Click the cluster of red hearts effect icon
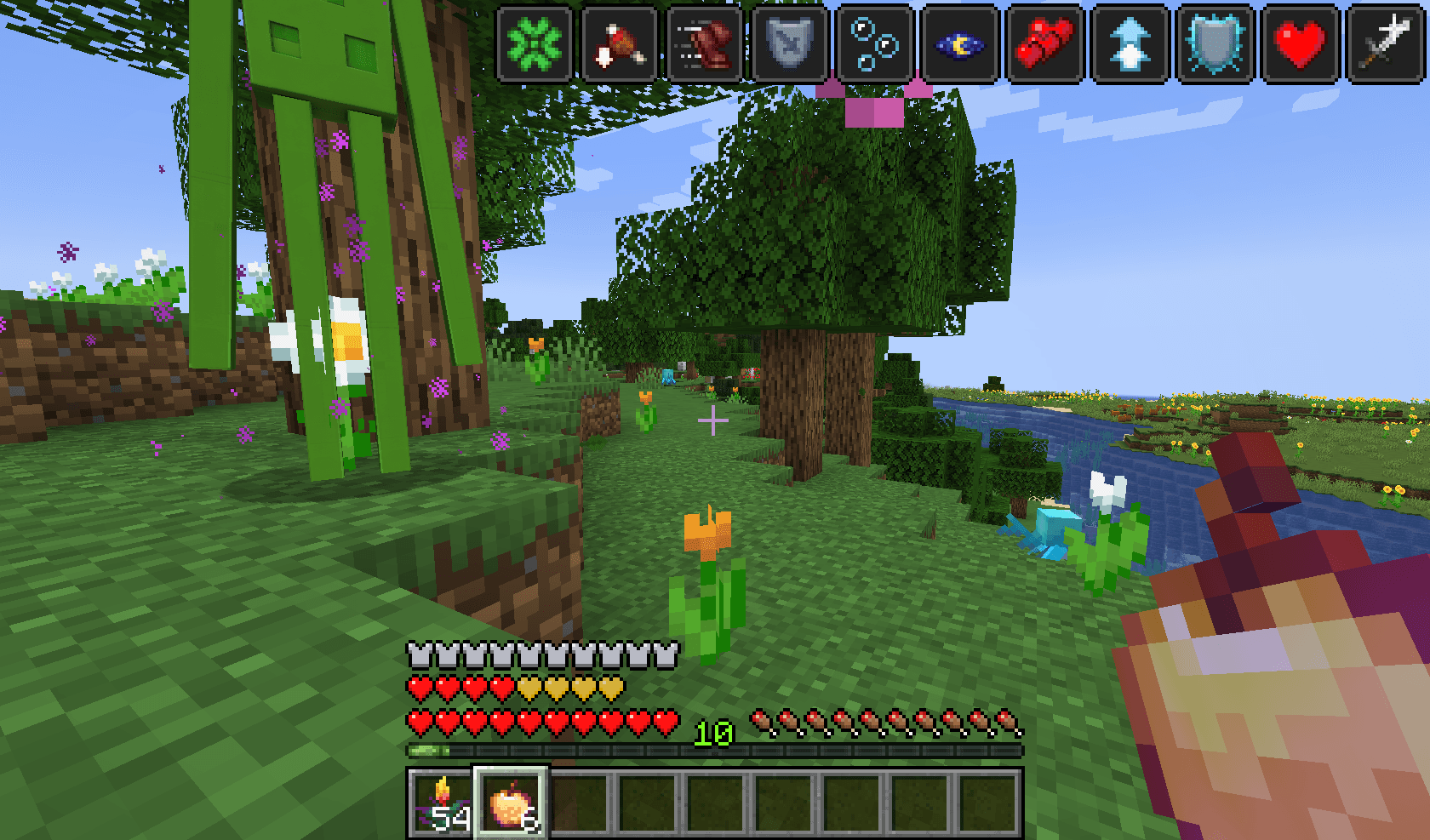This screenshot has width=1430, height=840. (1045, 44)
